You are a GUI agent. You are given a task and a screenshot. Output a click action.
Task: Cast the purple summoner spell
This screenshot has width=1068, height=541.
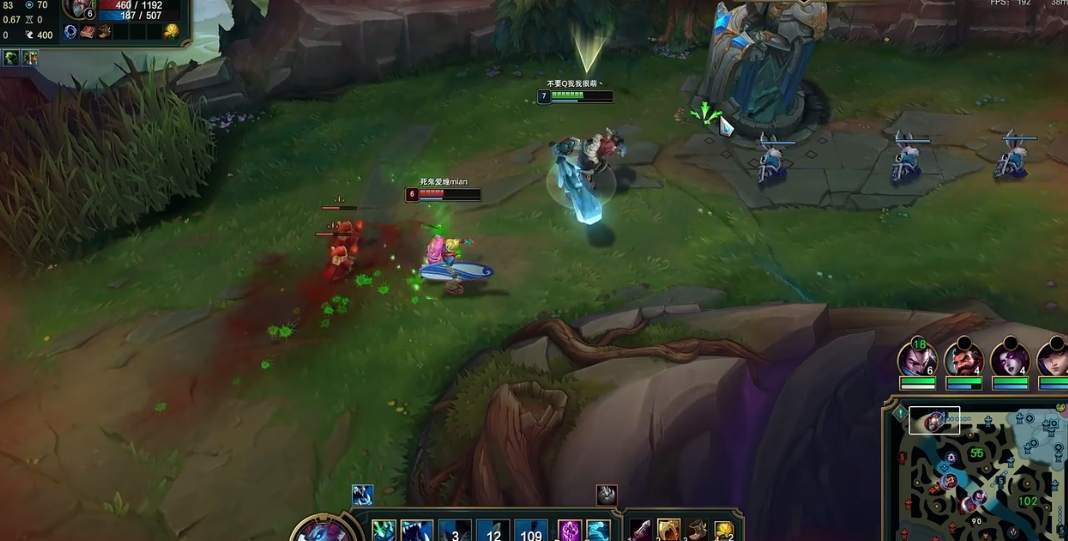(x=569, y=530)
